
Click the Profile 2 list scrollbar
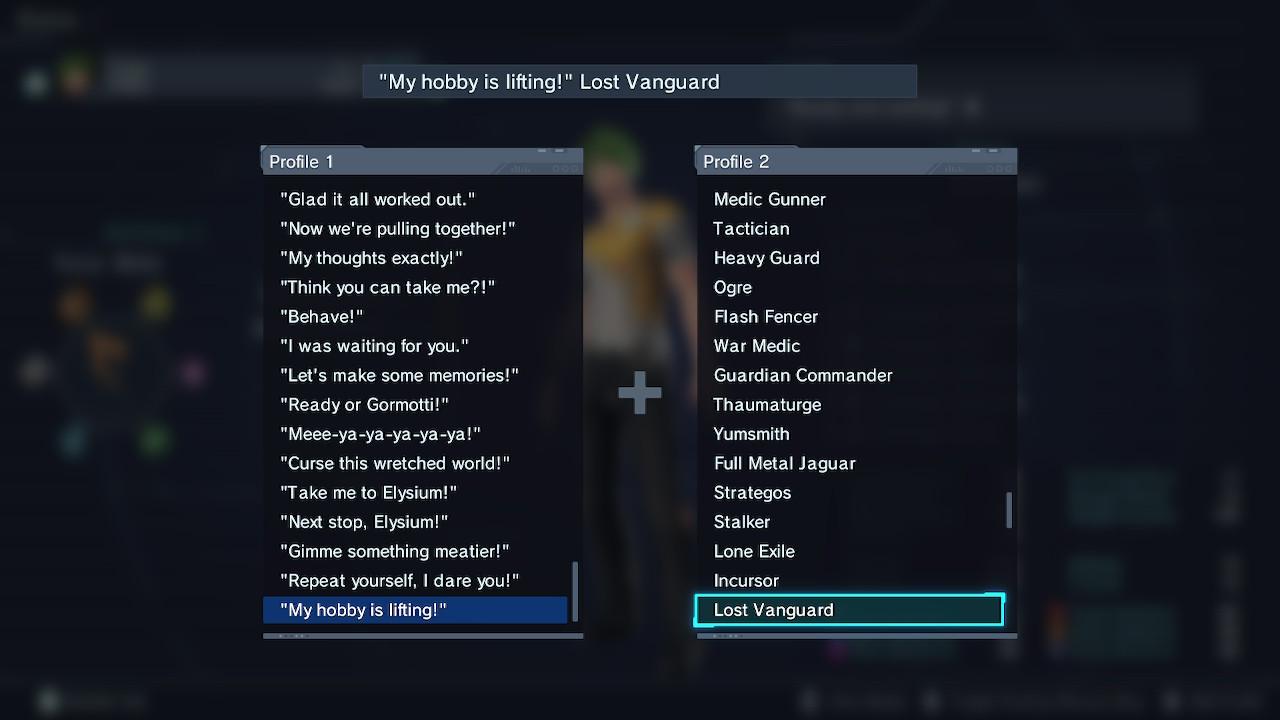click(1008, 510)
